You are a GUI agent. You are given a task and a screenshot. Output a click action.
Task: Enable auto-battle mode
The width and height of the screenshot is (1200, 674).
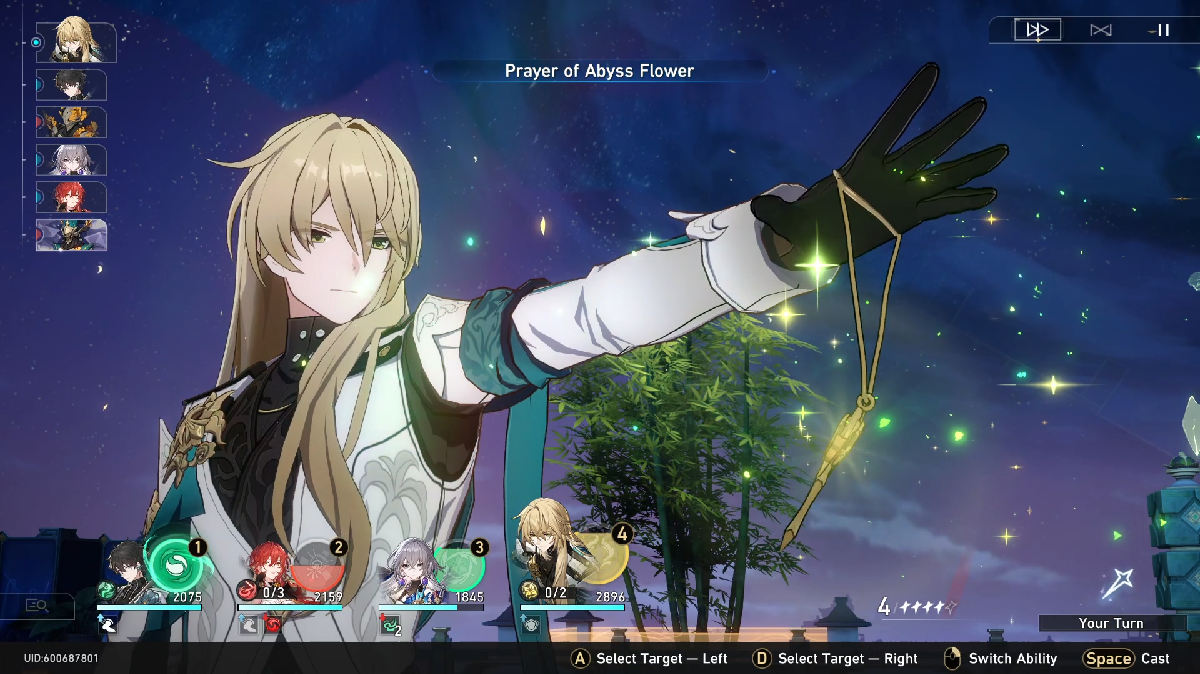[x=1100, y=30]
